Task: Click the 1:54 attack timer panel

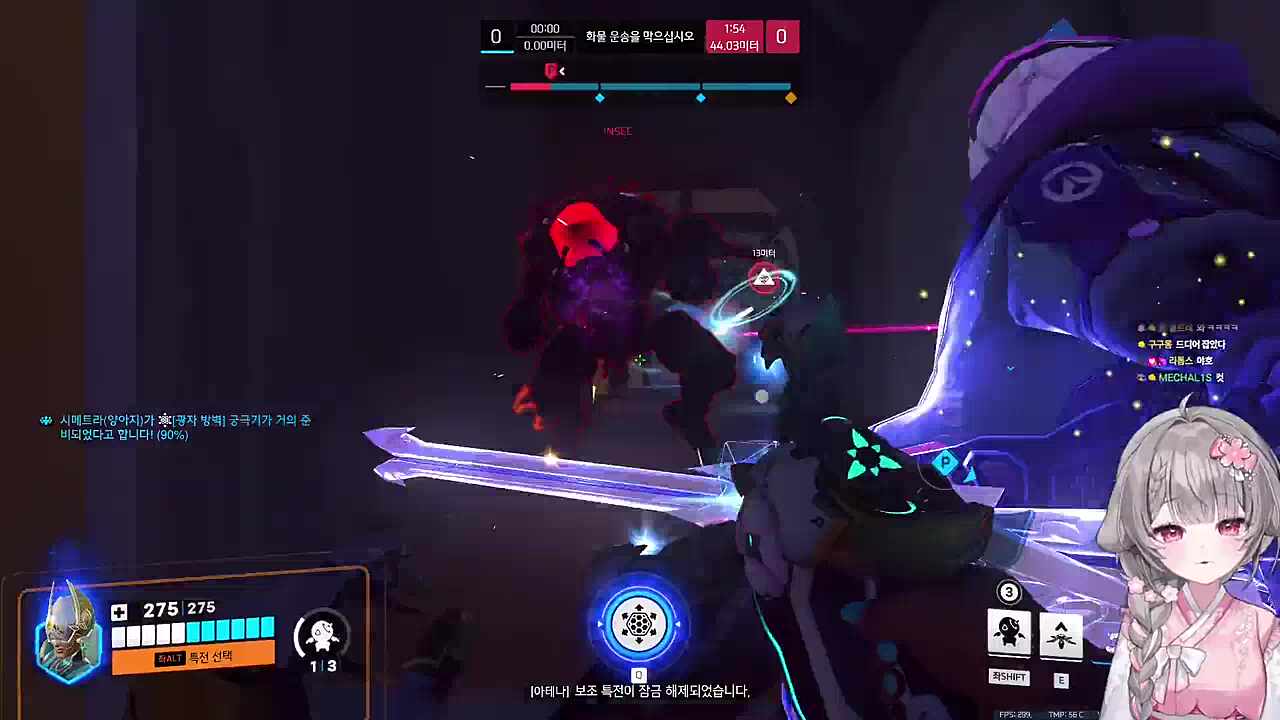Action: [735, 36]
